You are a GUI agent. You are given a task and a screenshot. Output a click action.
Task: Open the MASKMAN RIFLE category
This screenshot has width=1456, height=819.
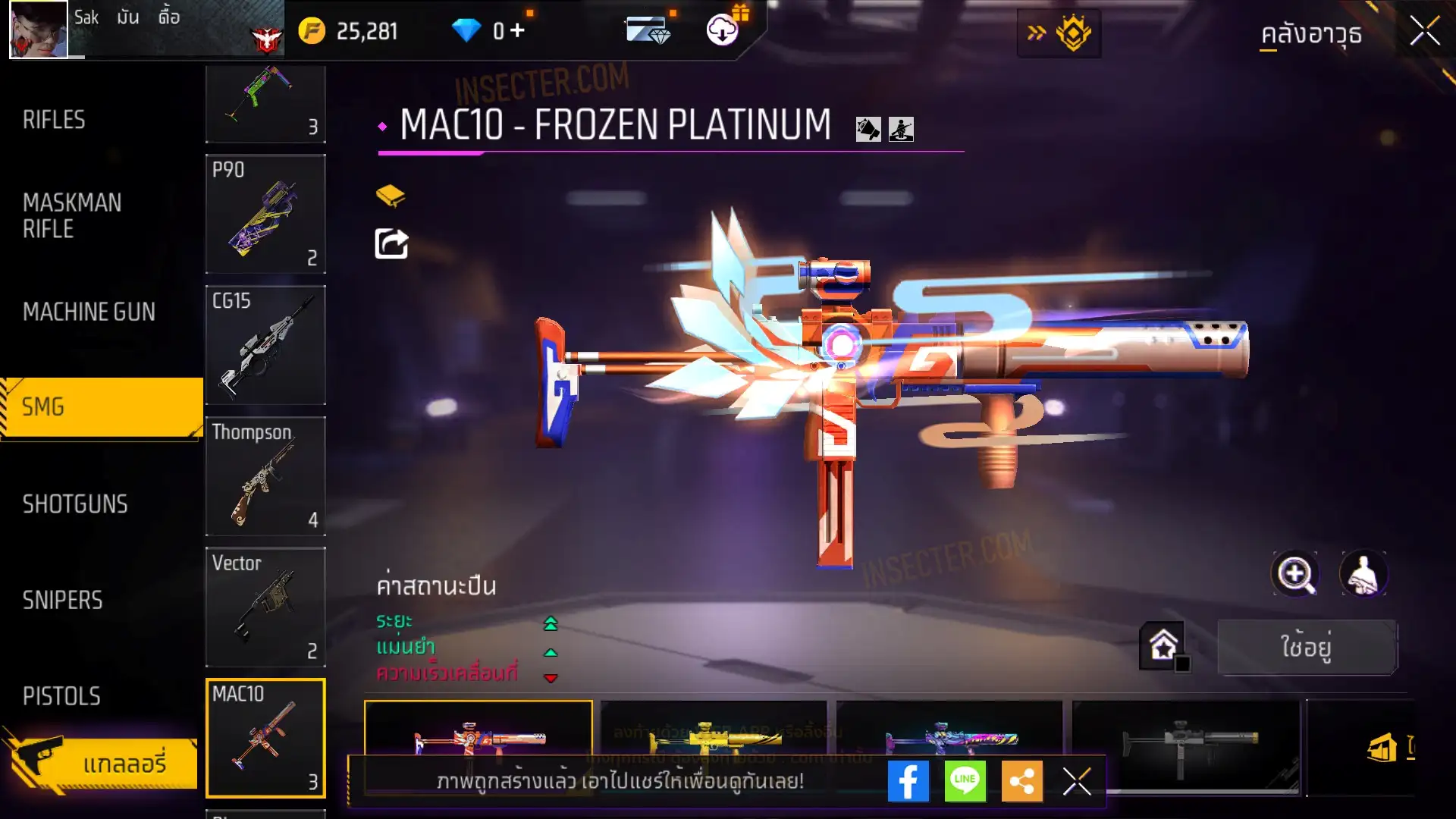[72, 215]
